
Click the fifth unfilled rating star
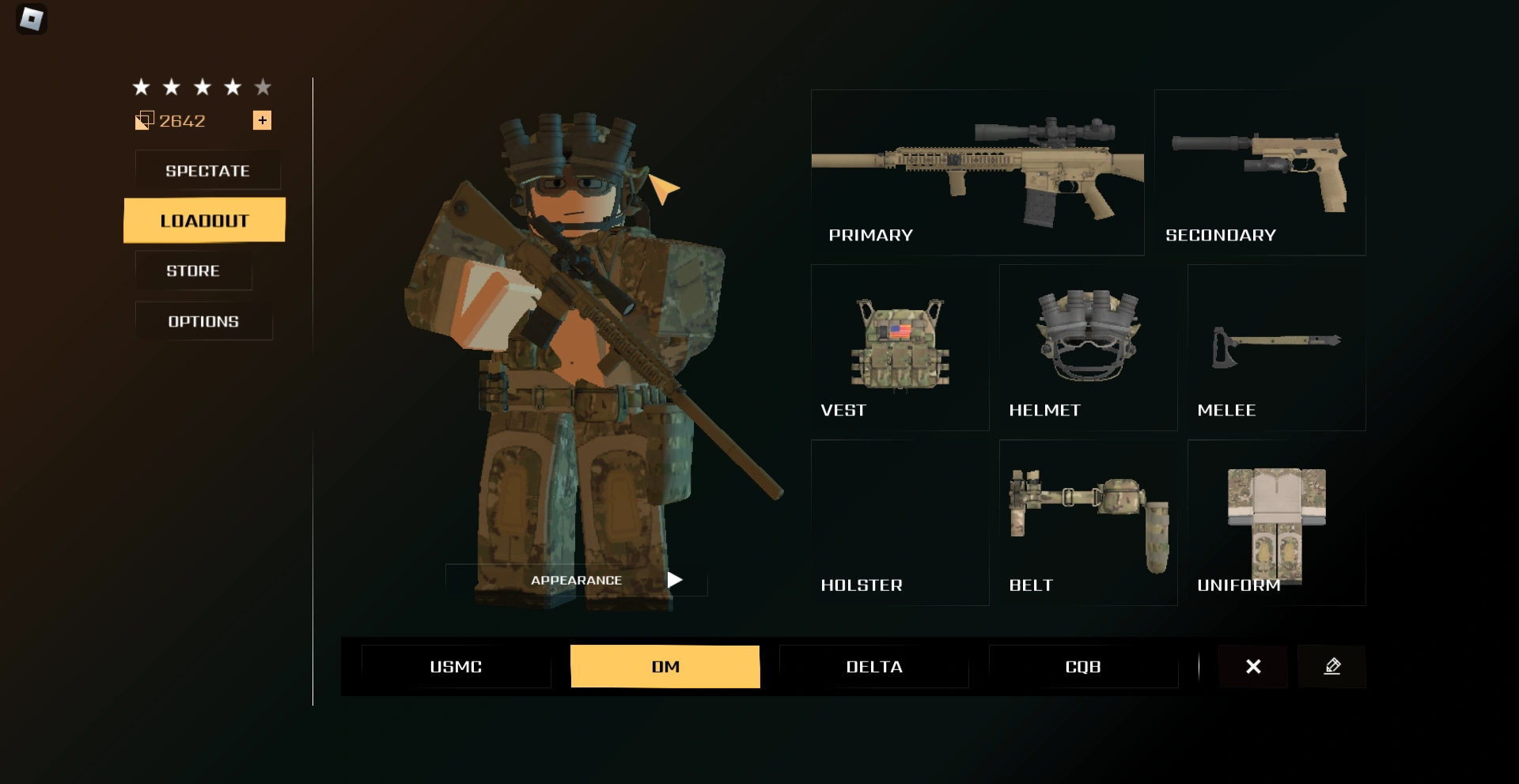[262, 87]
